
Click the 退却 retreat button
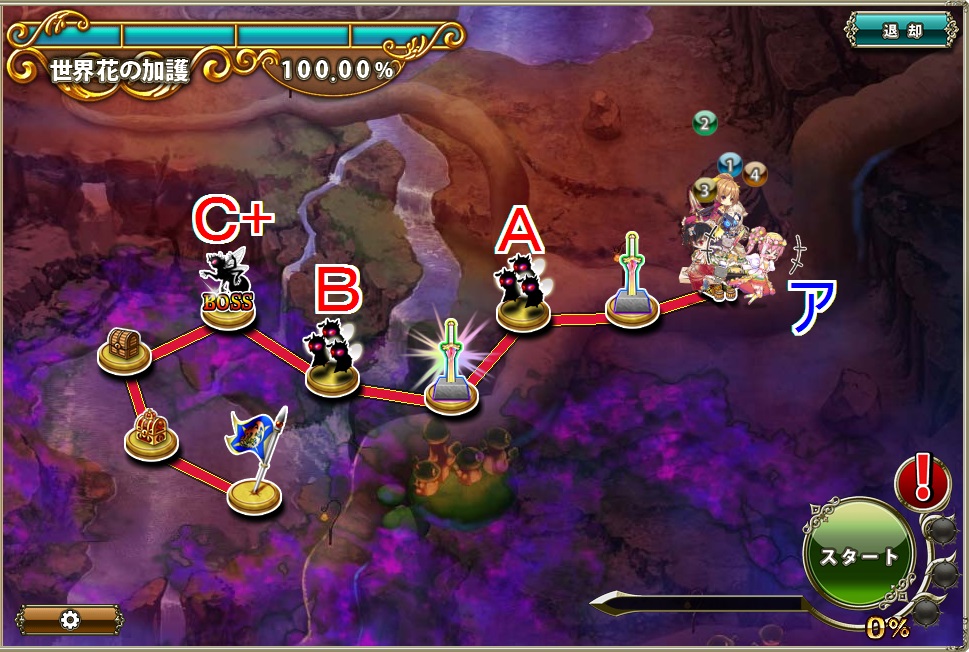click(900, 30)
